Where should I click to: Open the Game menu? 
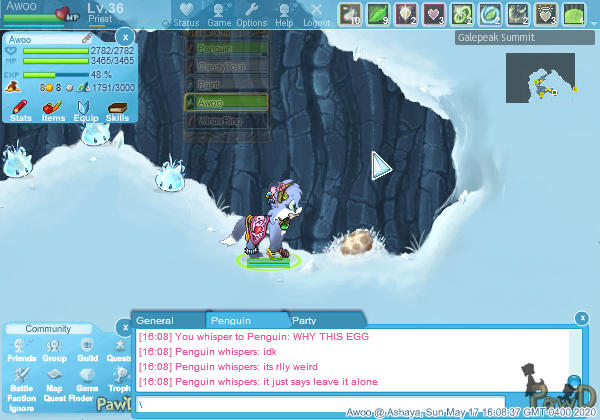pos(219,14)
